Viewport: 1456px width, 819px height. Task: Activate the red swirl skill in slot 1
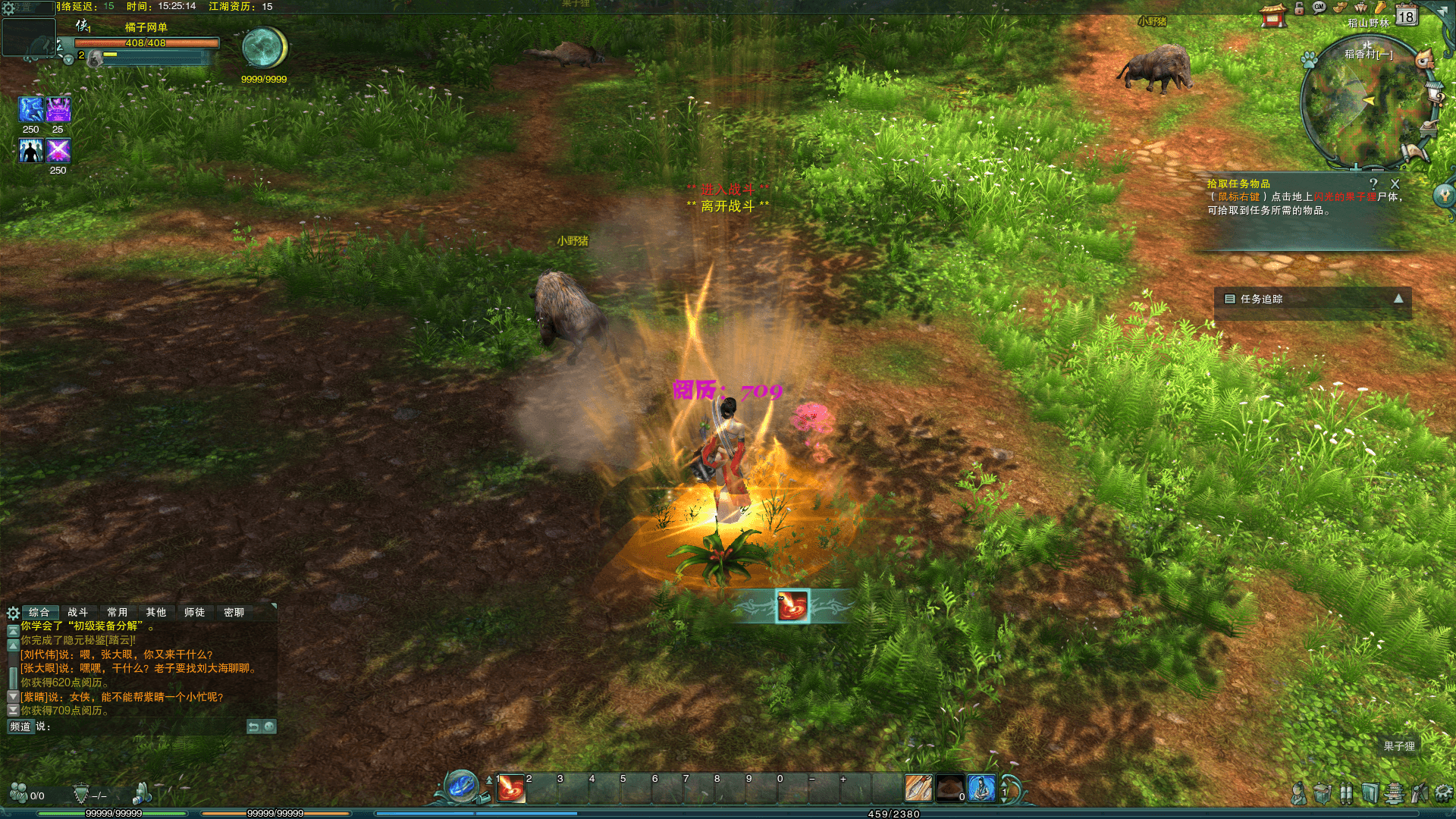pos(511,789)
